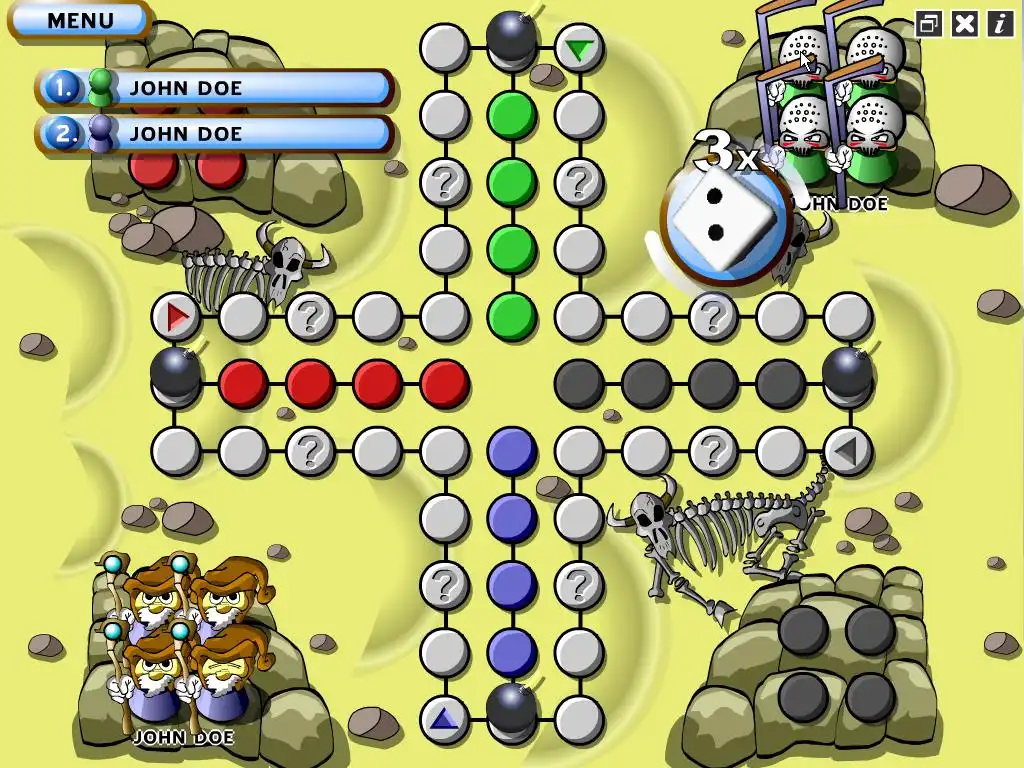This screenshot has height=768, width=1024.
Task: Click the blue start arrow tile
Action: (444, 718)
